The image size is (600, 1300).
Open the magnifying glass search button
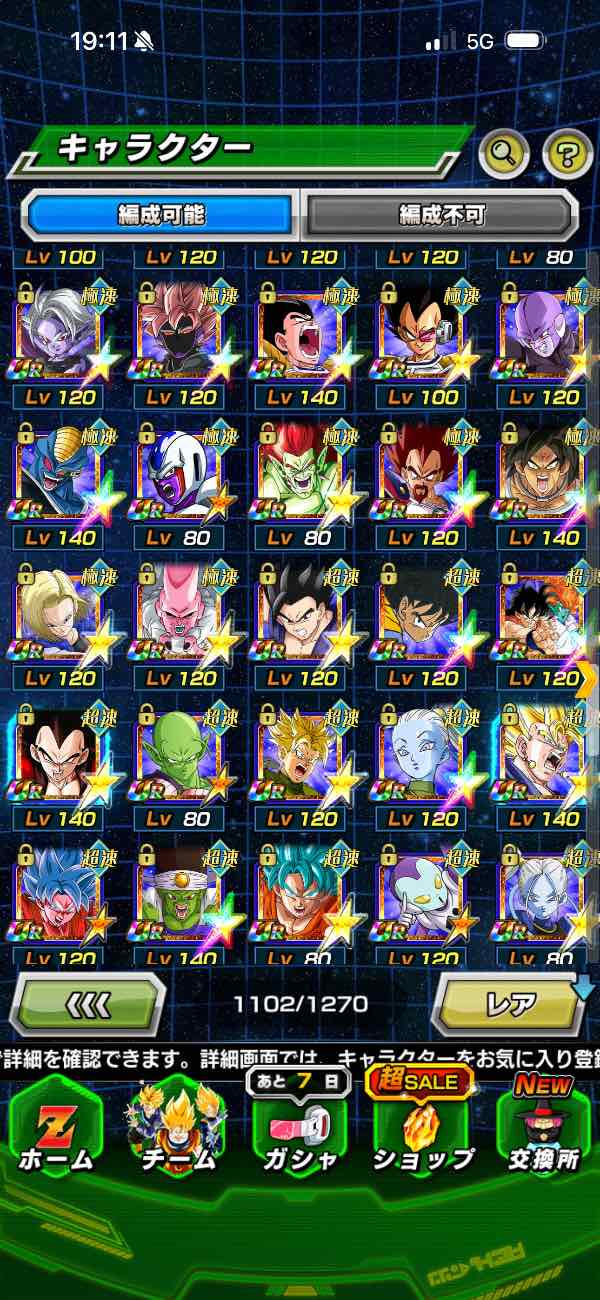coord(505,154)
